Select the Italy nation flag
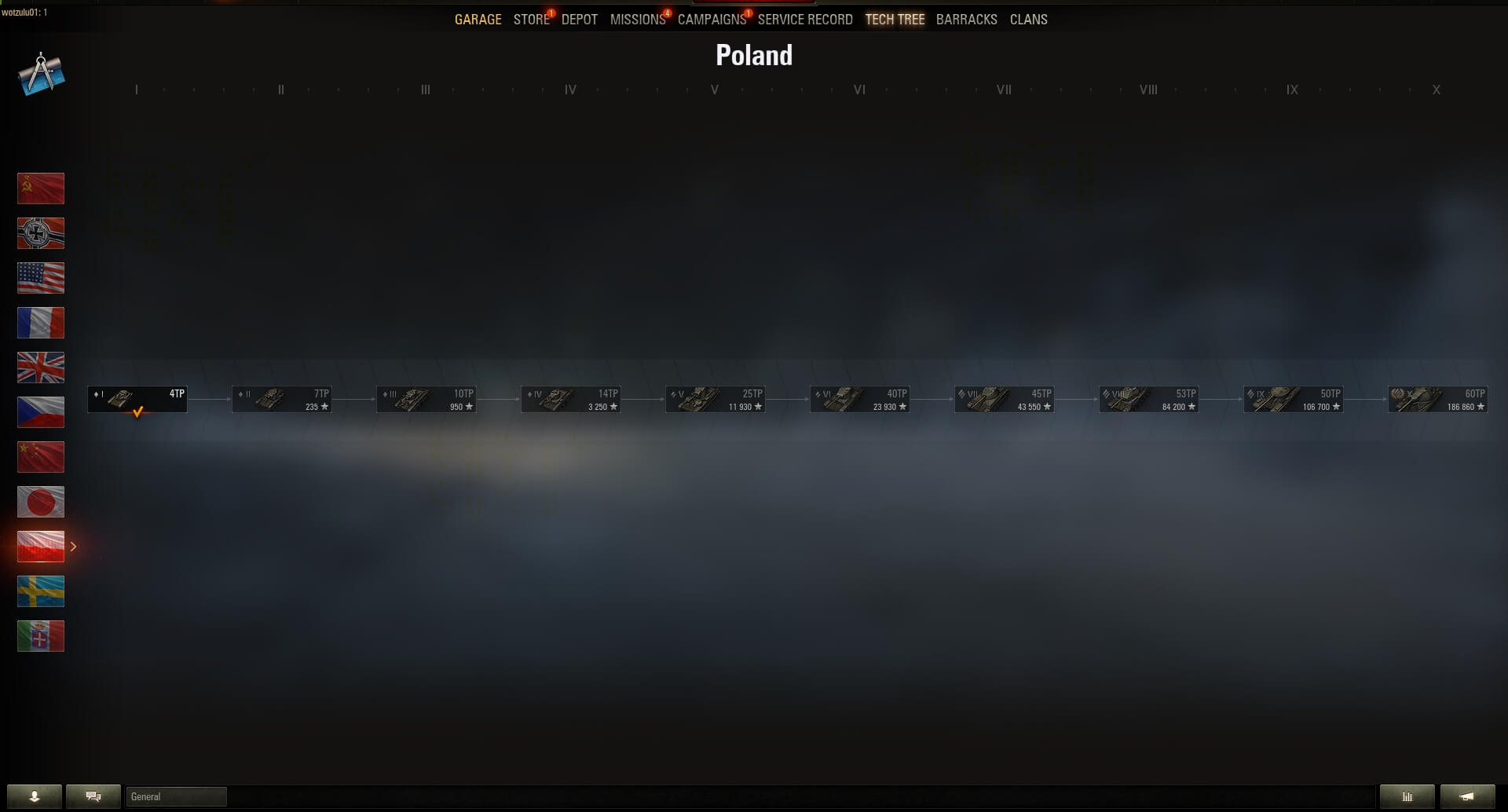The height and width of the screenshot is (812, 1508). [x=41, y=636]
